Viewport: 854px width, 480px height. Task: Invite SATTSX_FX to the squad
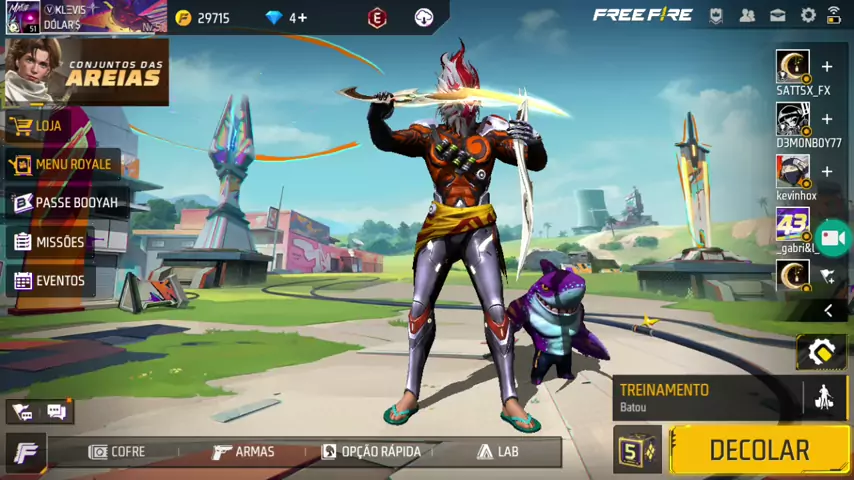coord(827,67)
